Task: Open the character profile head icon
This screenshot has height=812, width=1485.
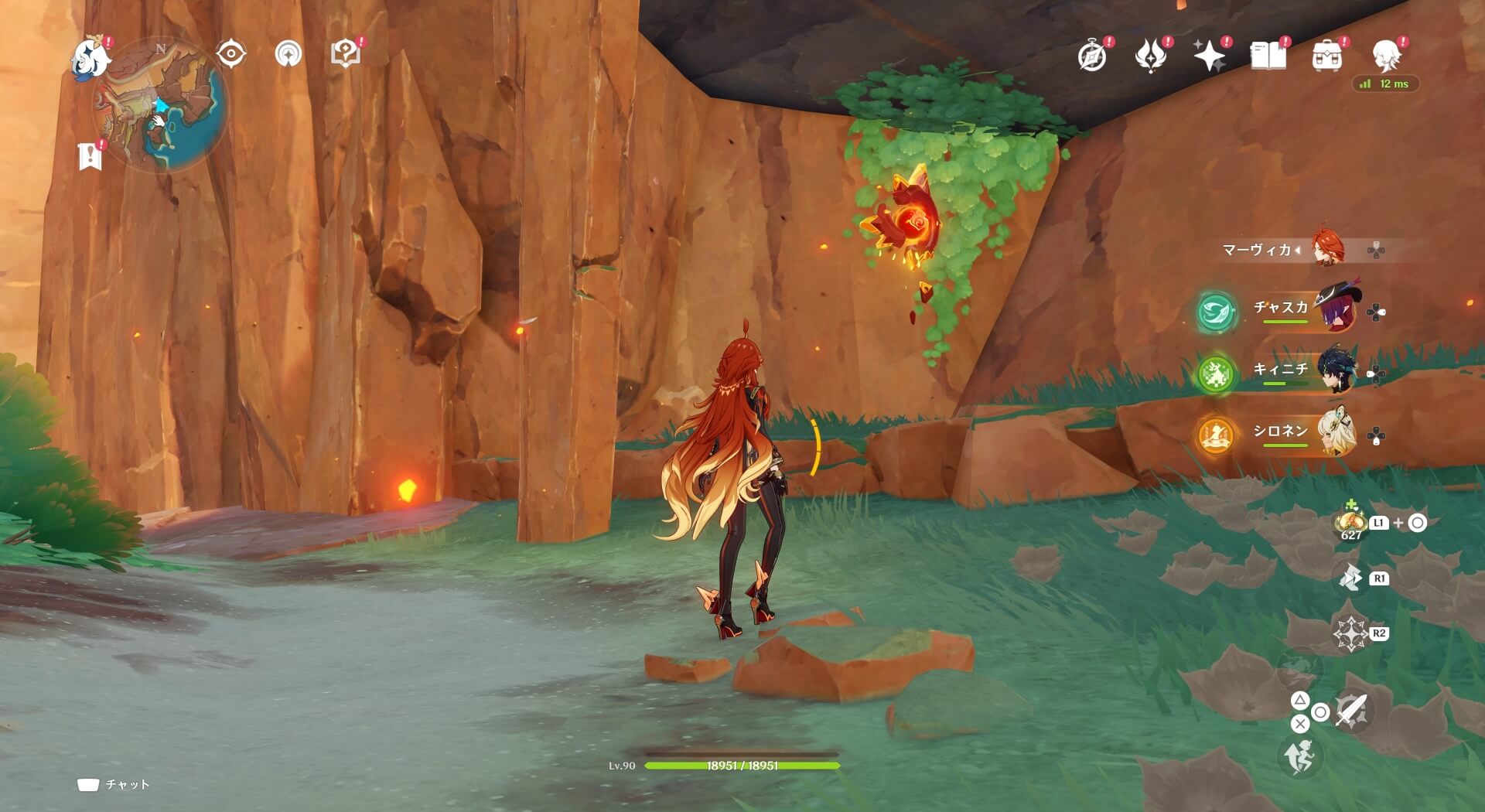Action: tap(1386, 56)
